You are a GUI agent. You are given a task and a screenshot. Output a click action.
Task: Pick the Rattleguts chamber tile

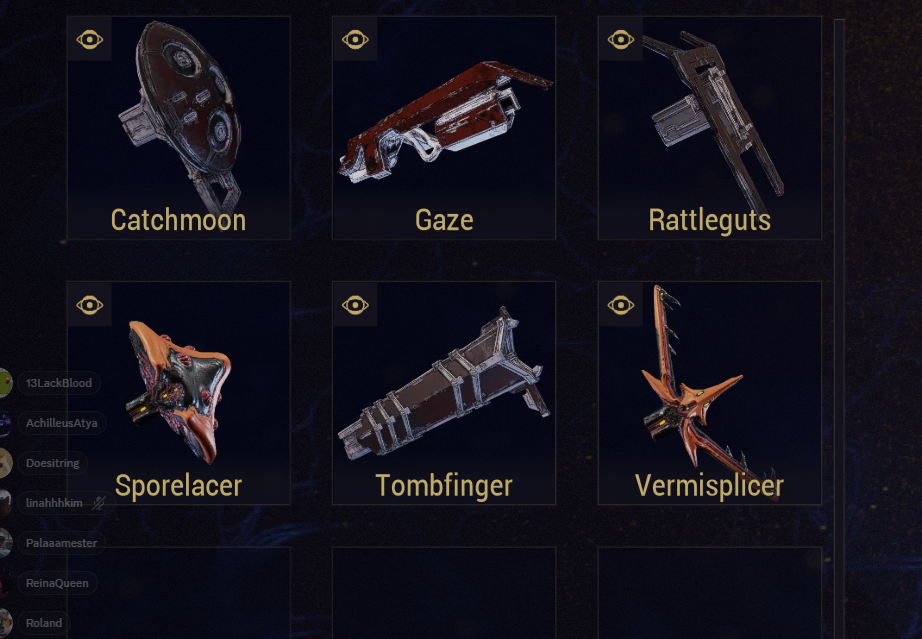click(709, 128)
